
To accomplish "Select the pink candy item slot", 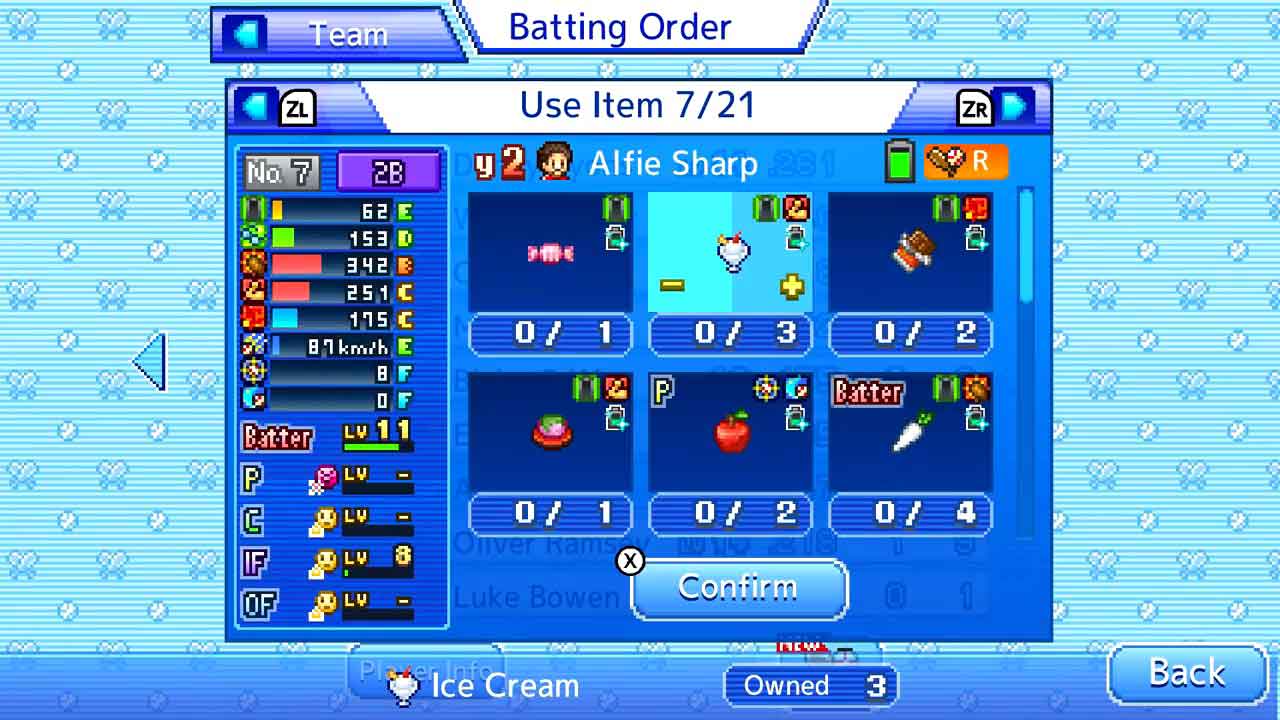I will [550, 253].
